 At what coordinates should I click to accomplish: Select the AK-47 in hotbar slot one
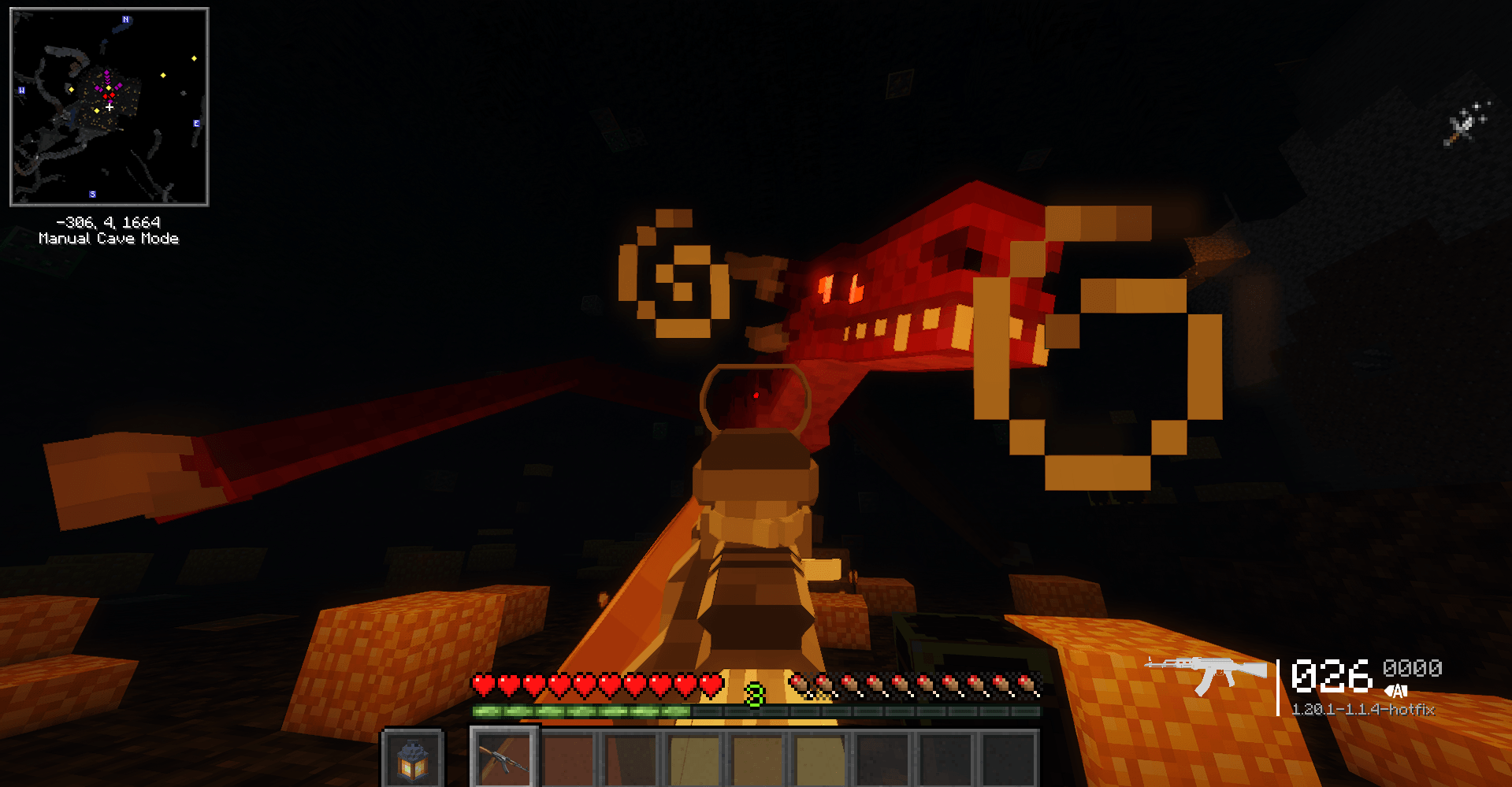point(503,761)
